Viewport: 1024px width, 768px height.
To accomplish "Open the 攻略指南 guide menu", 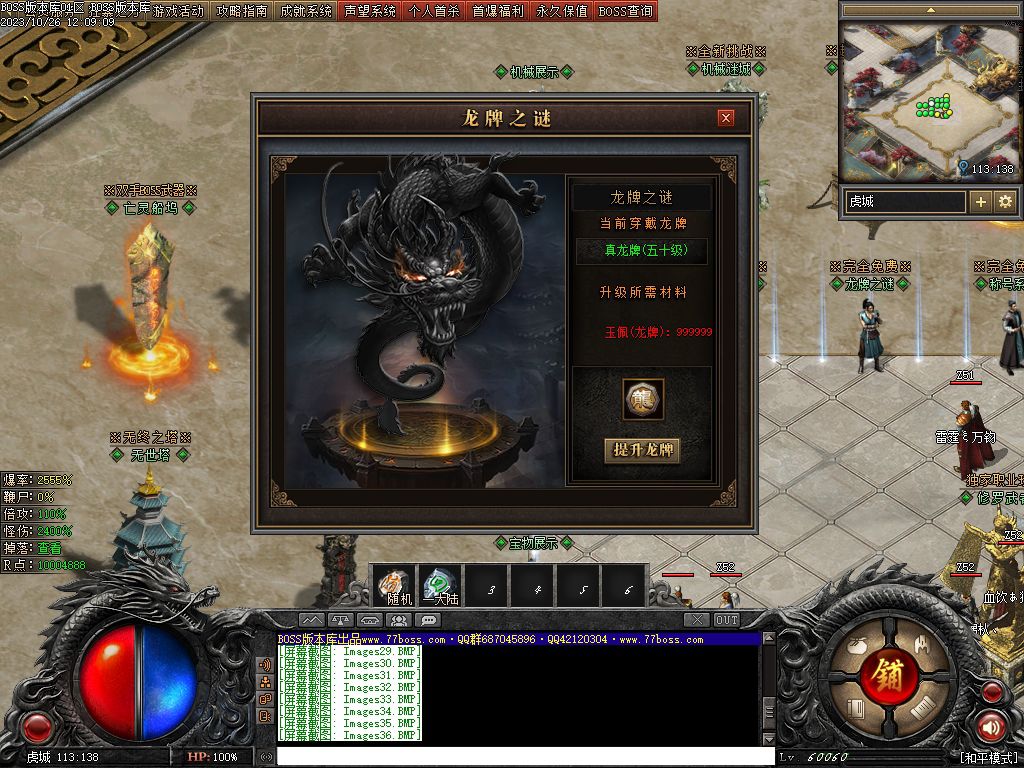I will coord(242,12).
